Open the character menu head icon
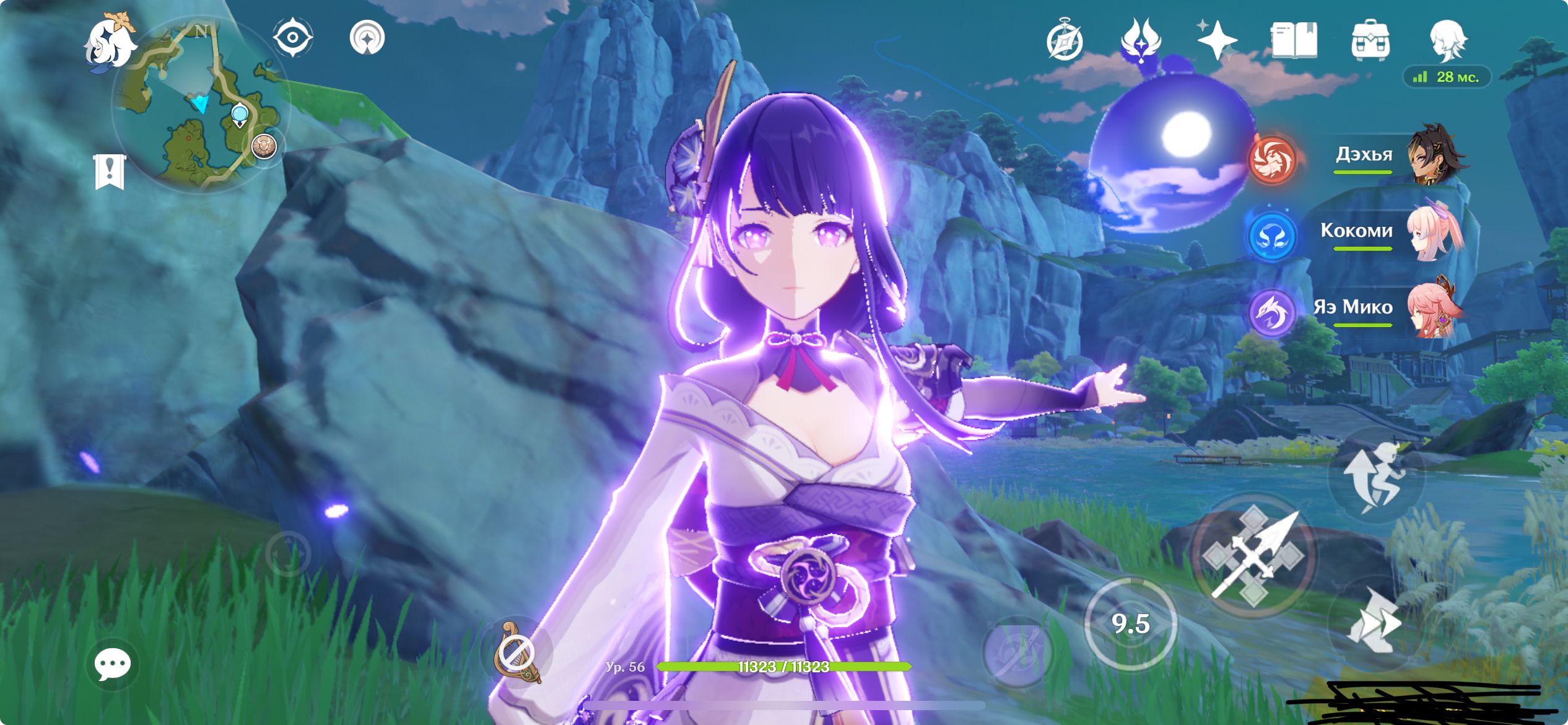Screen dimensions: 1568x725 (1448, 40)
